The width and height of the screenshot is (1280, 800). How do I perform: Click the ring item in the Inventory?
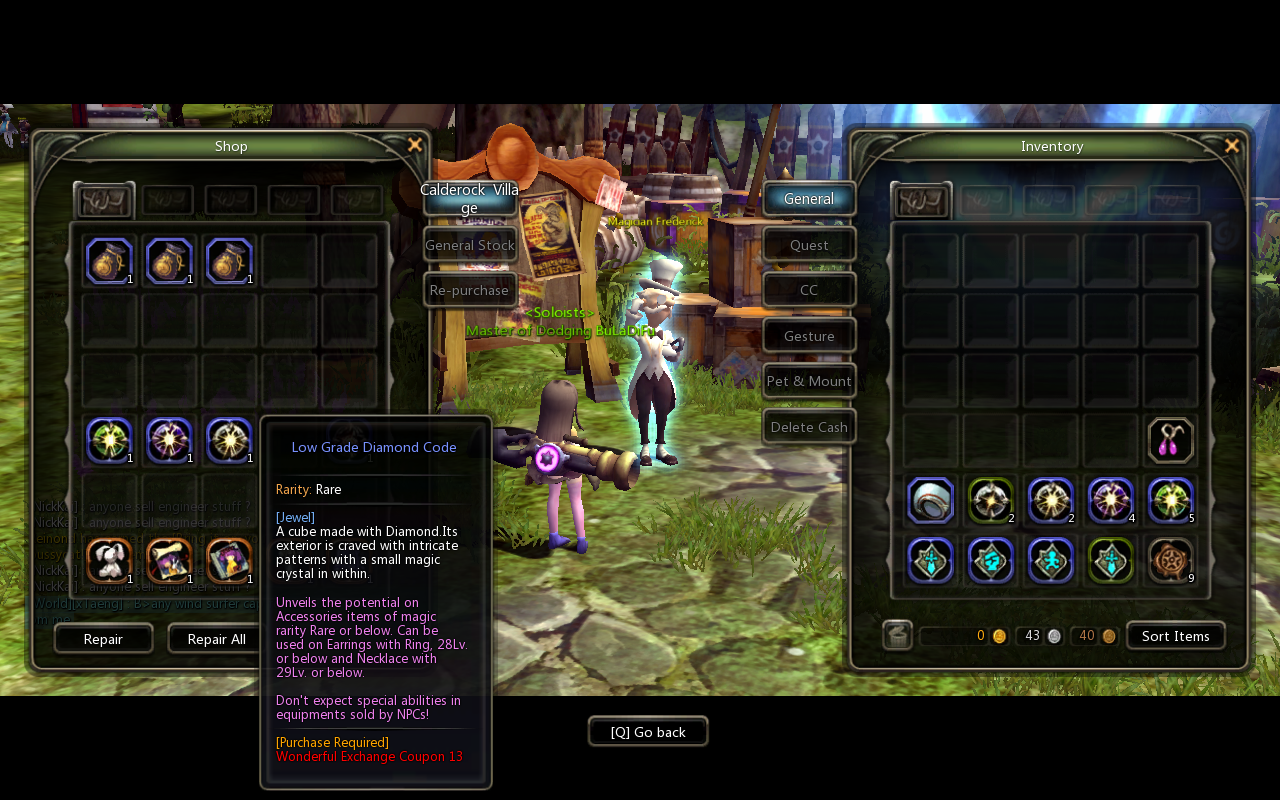pos(930,500)
